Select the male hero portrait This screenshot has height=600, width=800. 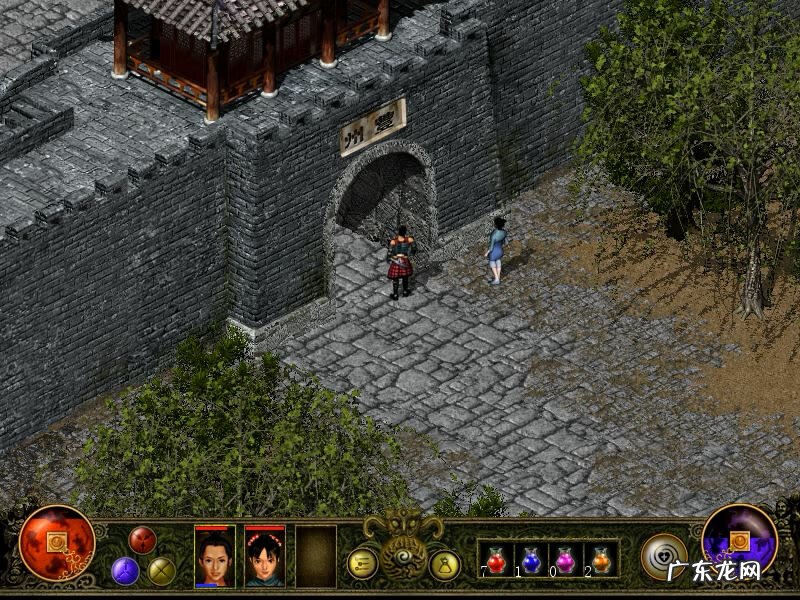pyautogui.click(x=215, y=556)
